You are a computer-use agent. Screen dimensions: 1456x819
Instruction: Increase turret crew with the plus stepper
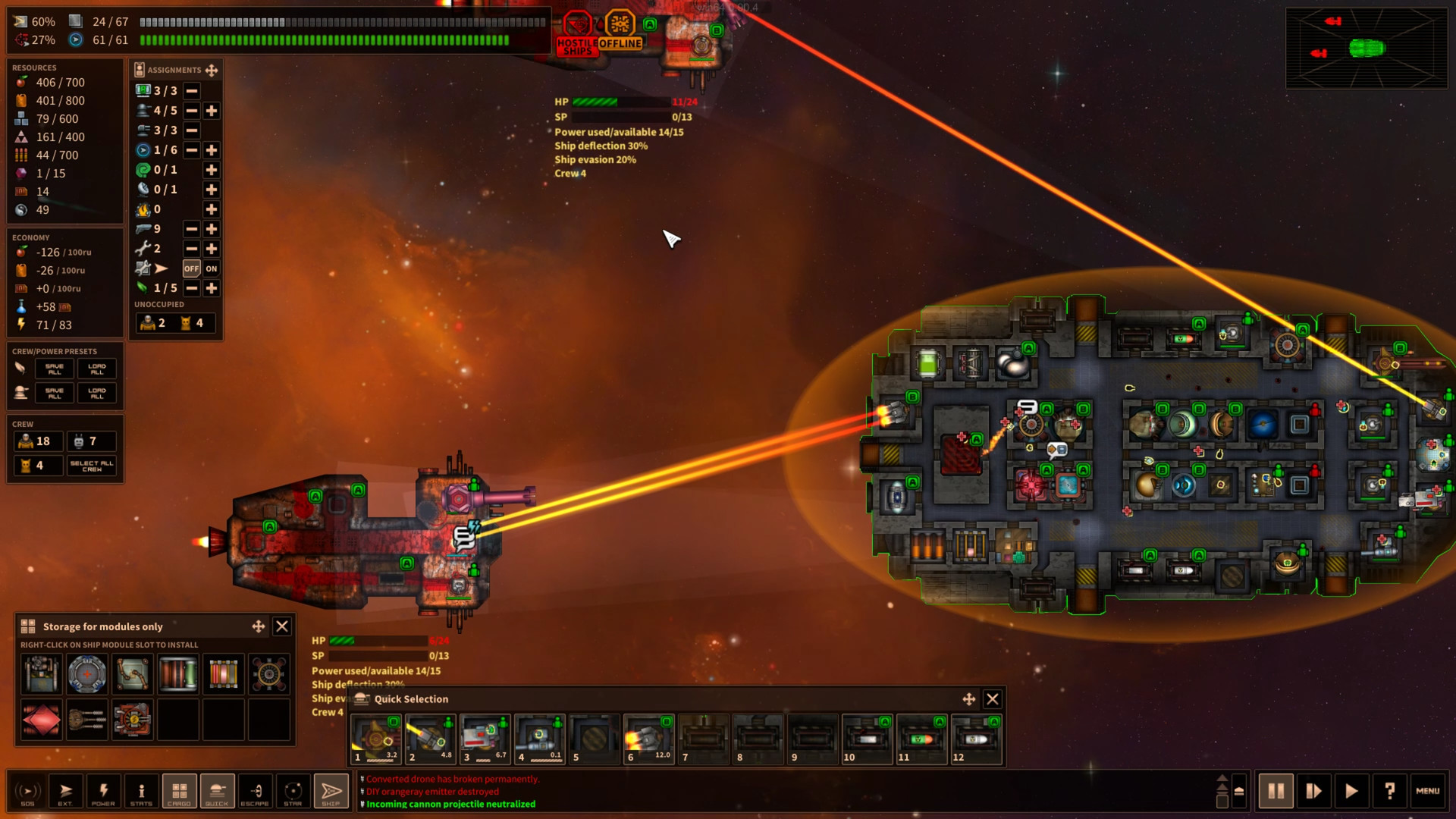click(x=211, y=111)
